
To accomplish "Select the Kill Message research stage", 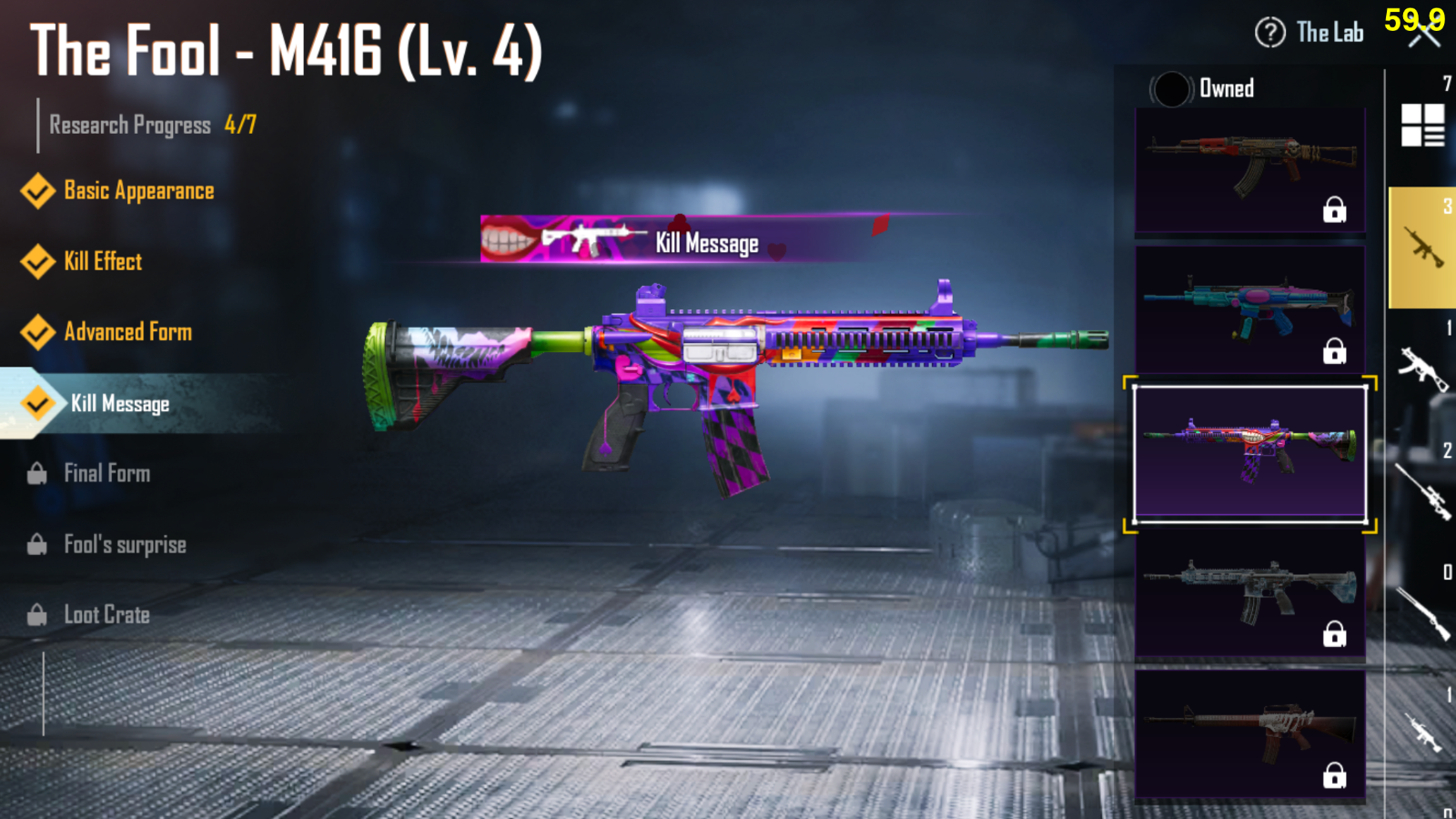I will (x=121, y=404).
